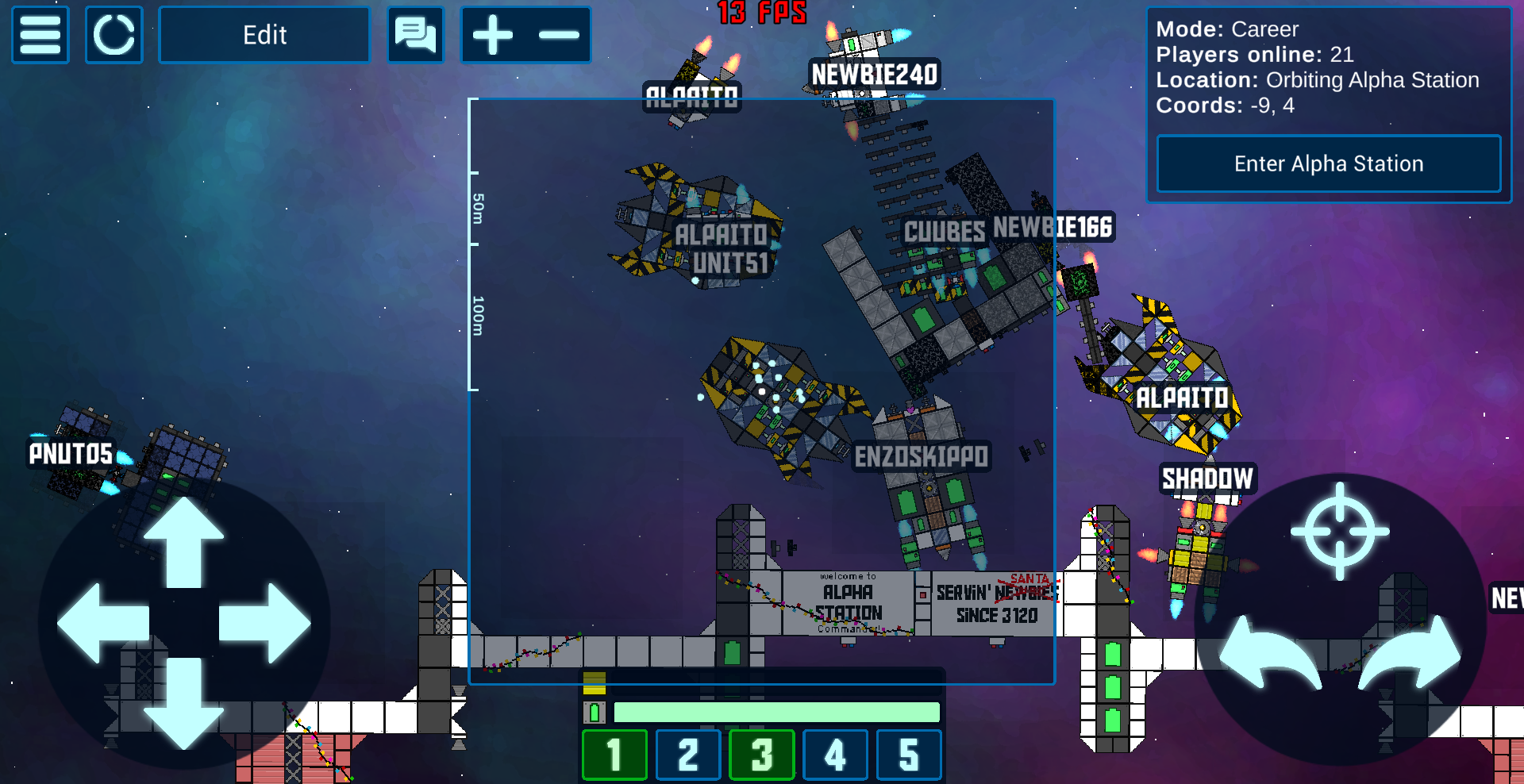Strafe left with the left arrow
Screen dimensions: 1524x784
(x=102, y=623)
